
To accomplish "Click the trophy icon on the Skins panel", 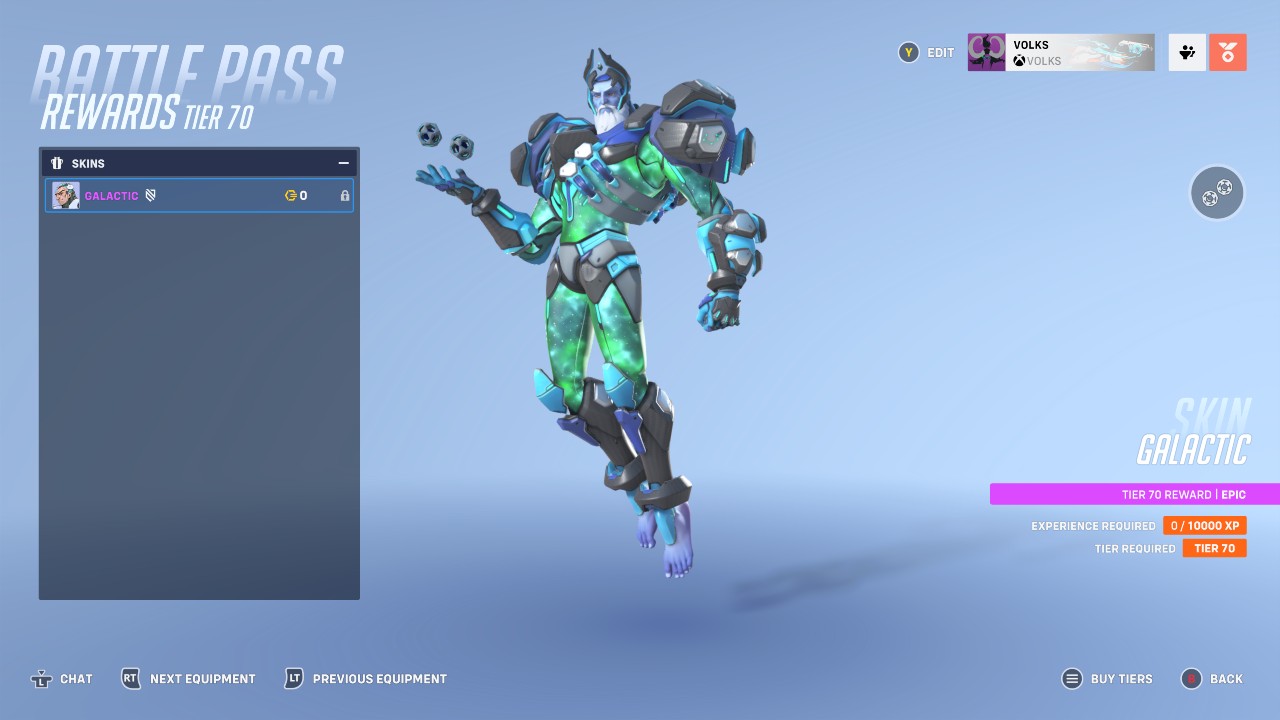I will [56, 163].
